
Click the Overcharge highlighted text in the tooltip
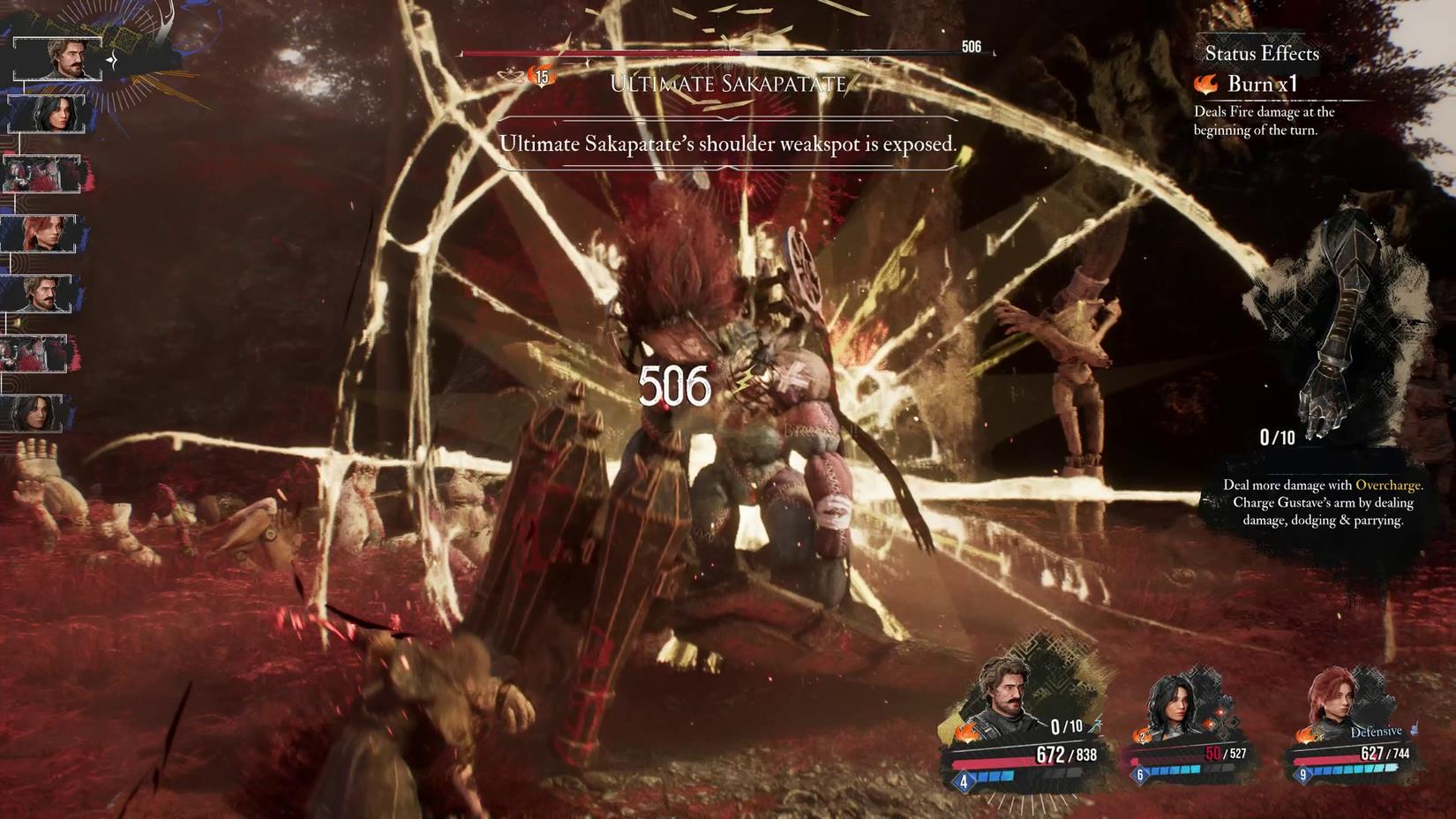(1391, 485)
